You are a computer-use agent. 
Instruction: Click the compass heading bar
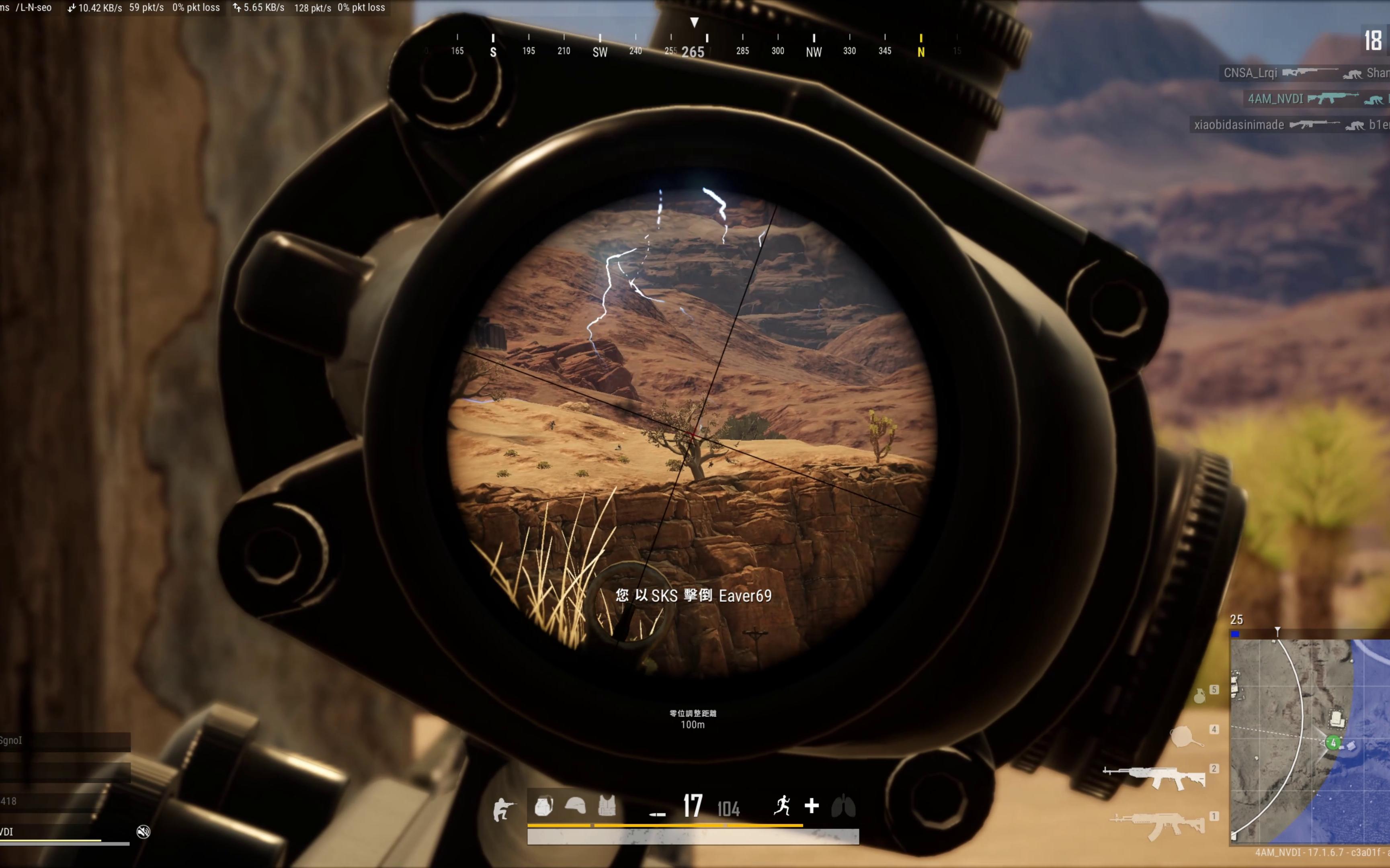pos(693,46)
